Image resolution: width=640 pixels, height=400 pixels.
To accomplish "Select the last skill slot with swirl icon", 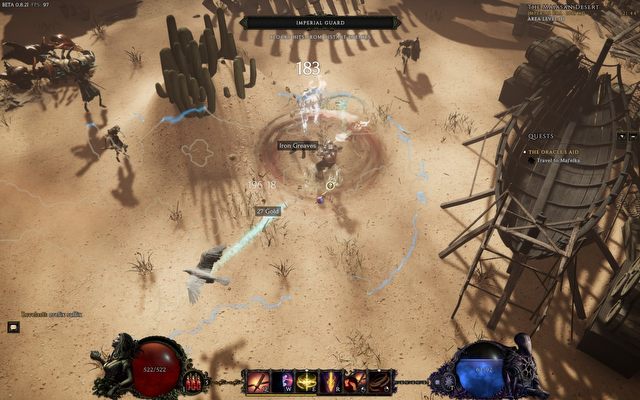I will pyautogui.click(x=379, y=381).
